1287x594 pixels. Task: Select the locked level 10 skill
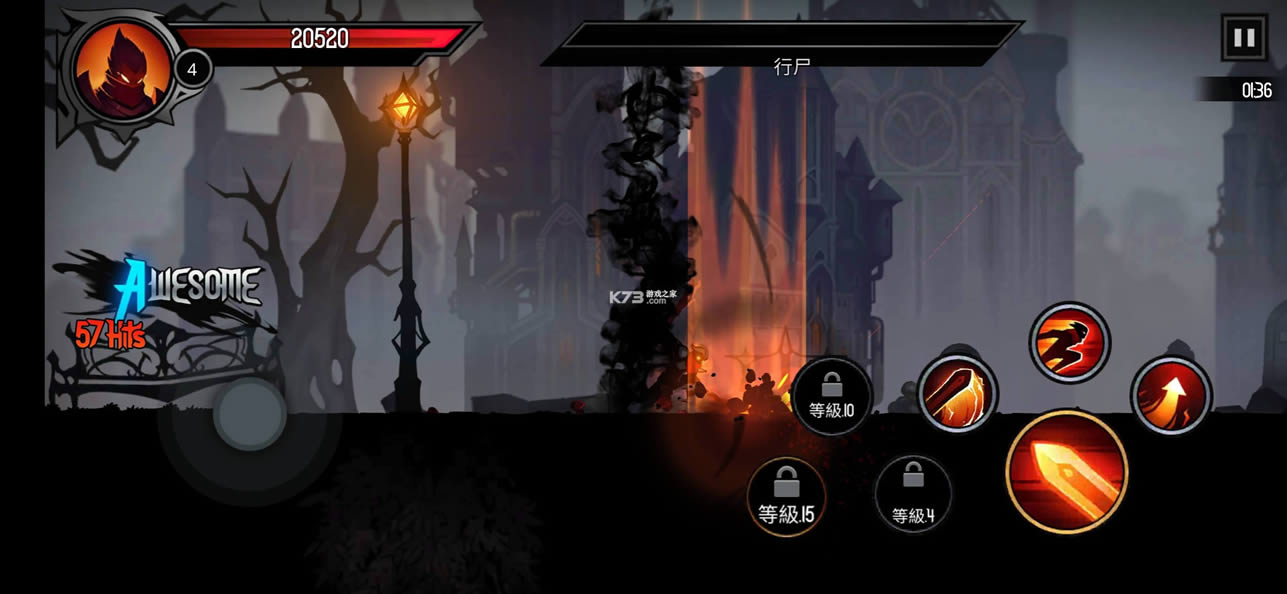pos(831,396)
